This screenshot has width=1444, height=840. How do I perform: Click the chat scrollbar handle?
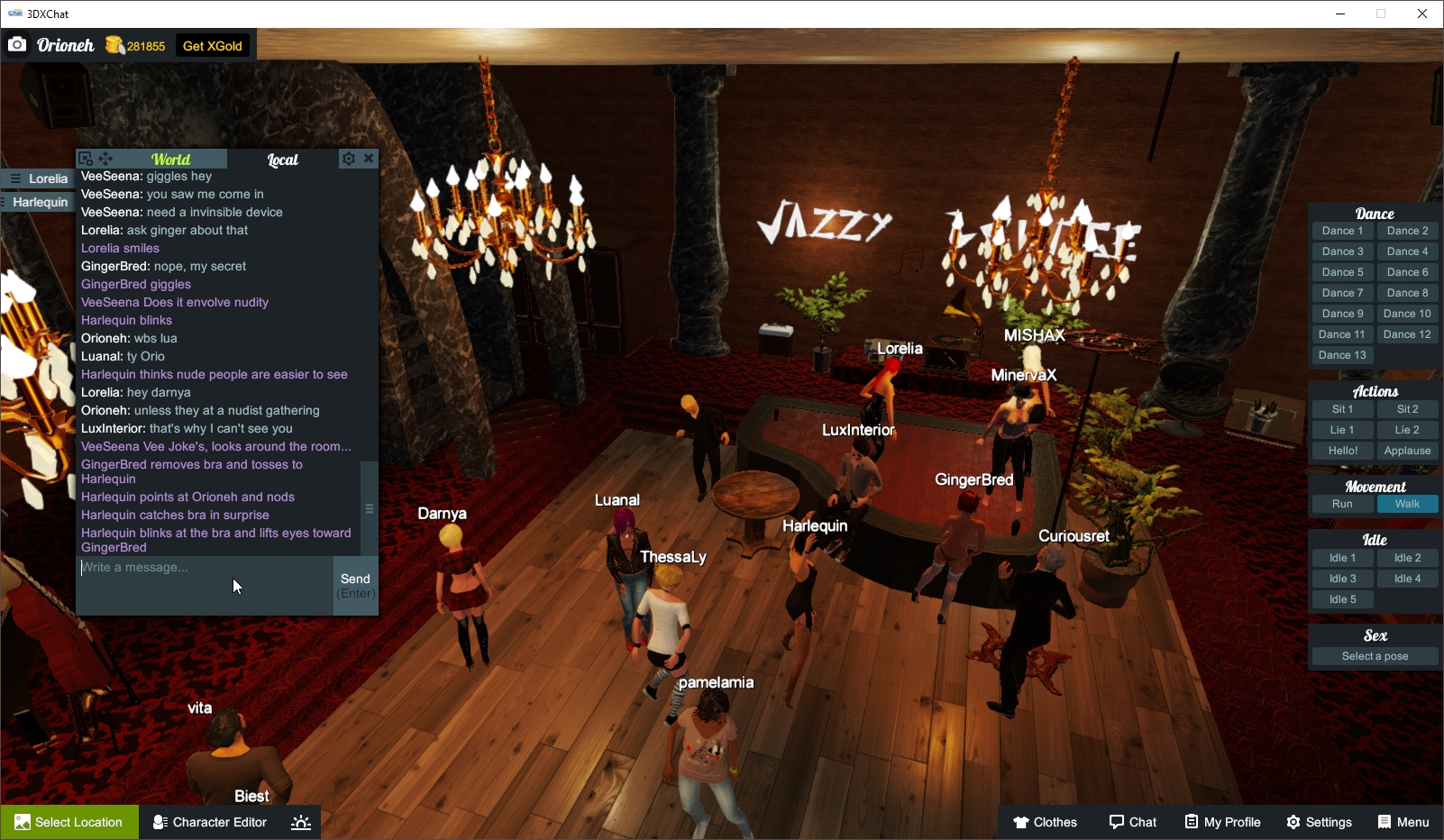[x=369, y=508]
